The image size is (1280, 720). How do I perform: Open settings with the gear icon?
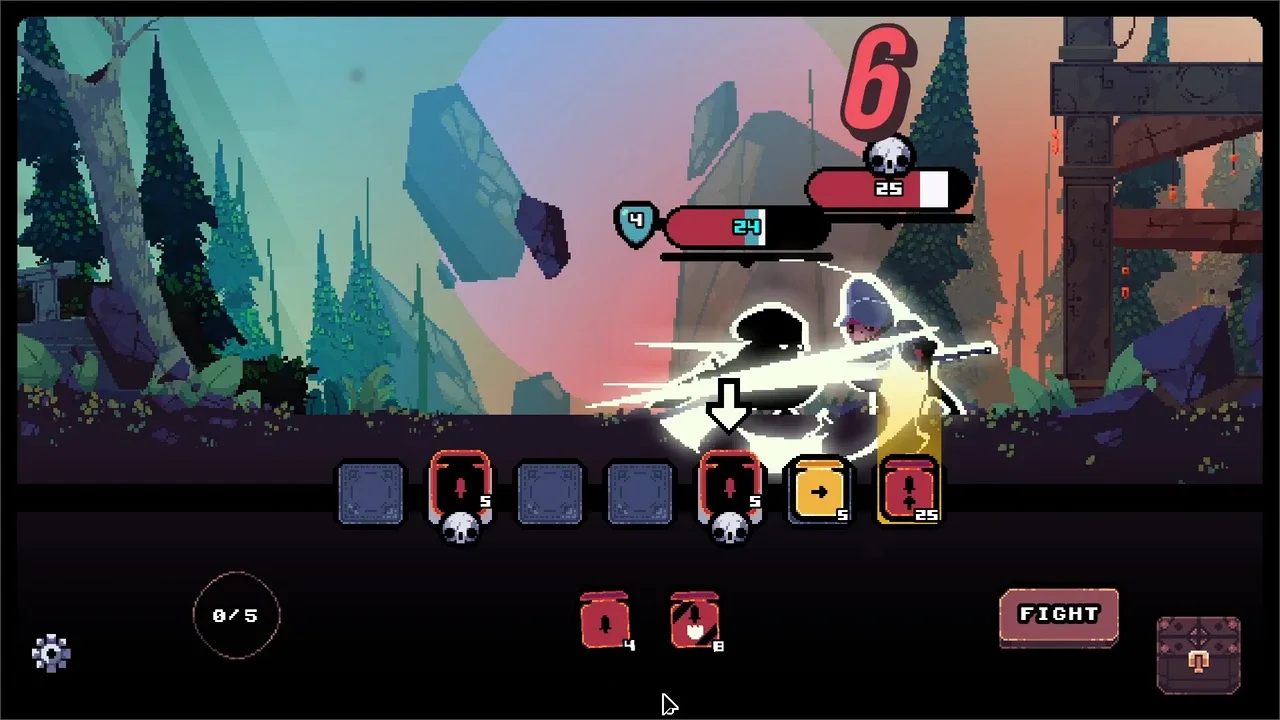pos(51,654)
